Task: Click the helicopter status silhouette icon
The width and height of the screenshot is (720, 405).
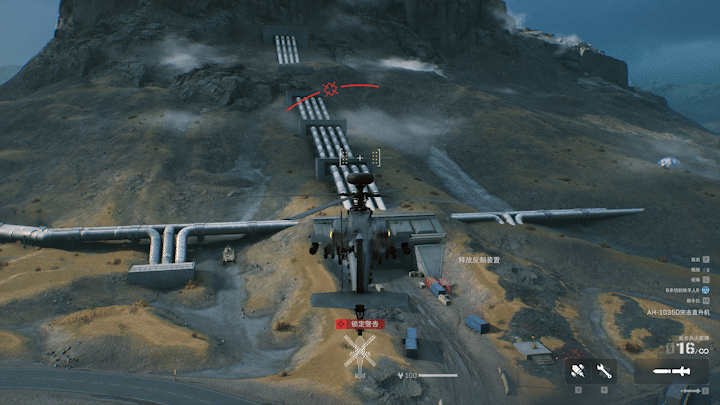Action: tap(360, 353)
